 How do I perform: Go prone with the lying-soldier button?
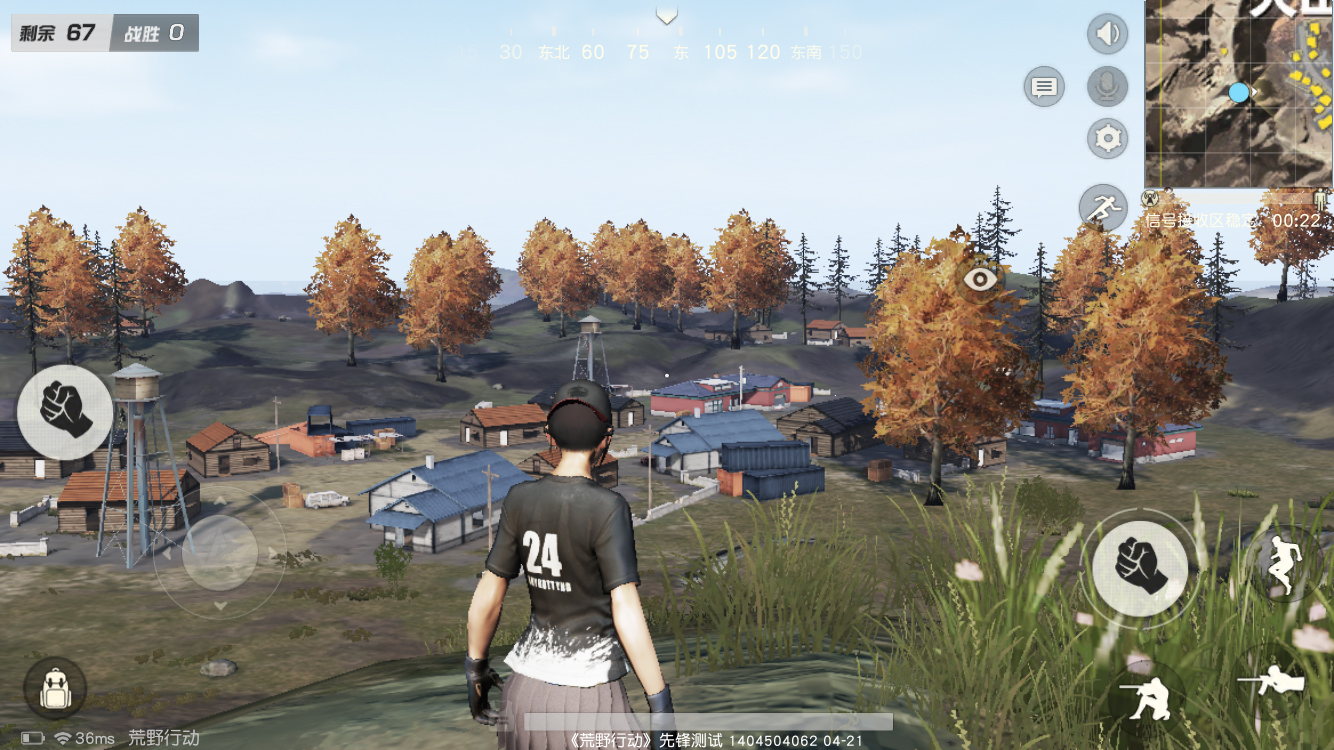[x=1275, y=680]
